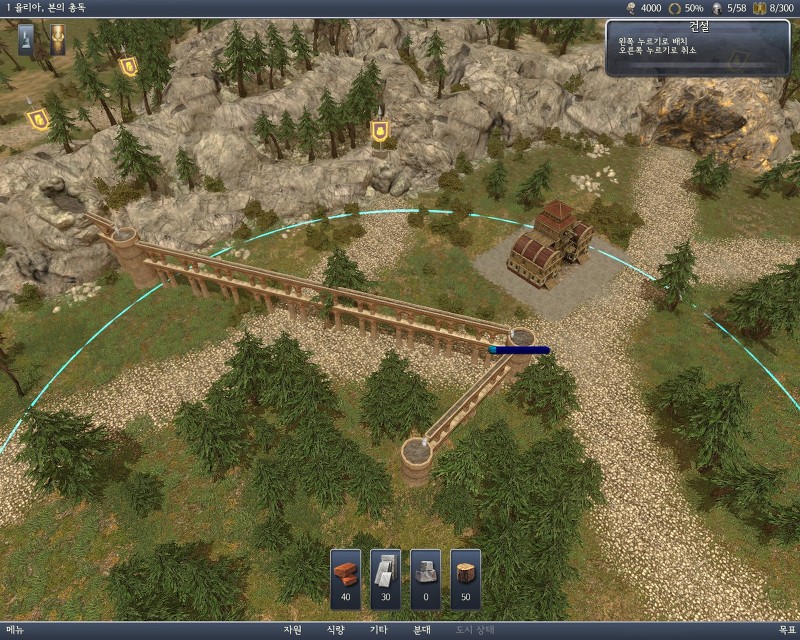This screenshot has width=800, height=640.
Task: Select the grey statue card at top left
Action: point(26,39)
